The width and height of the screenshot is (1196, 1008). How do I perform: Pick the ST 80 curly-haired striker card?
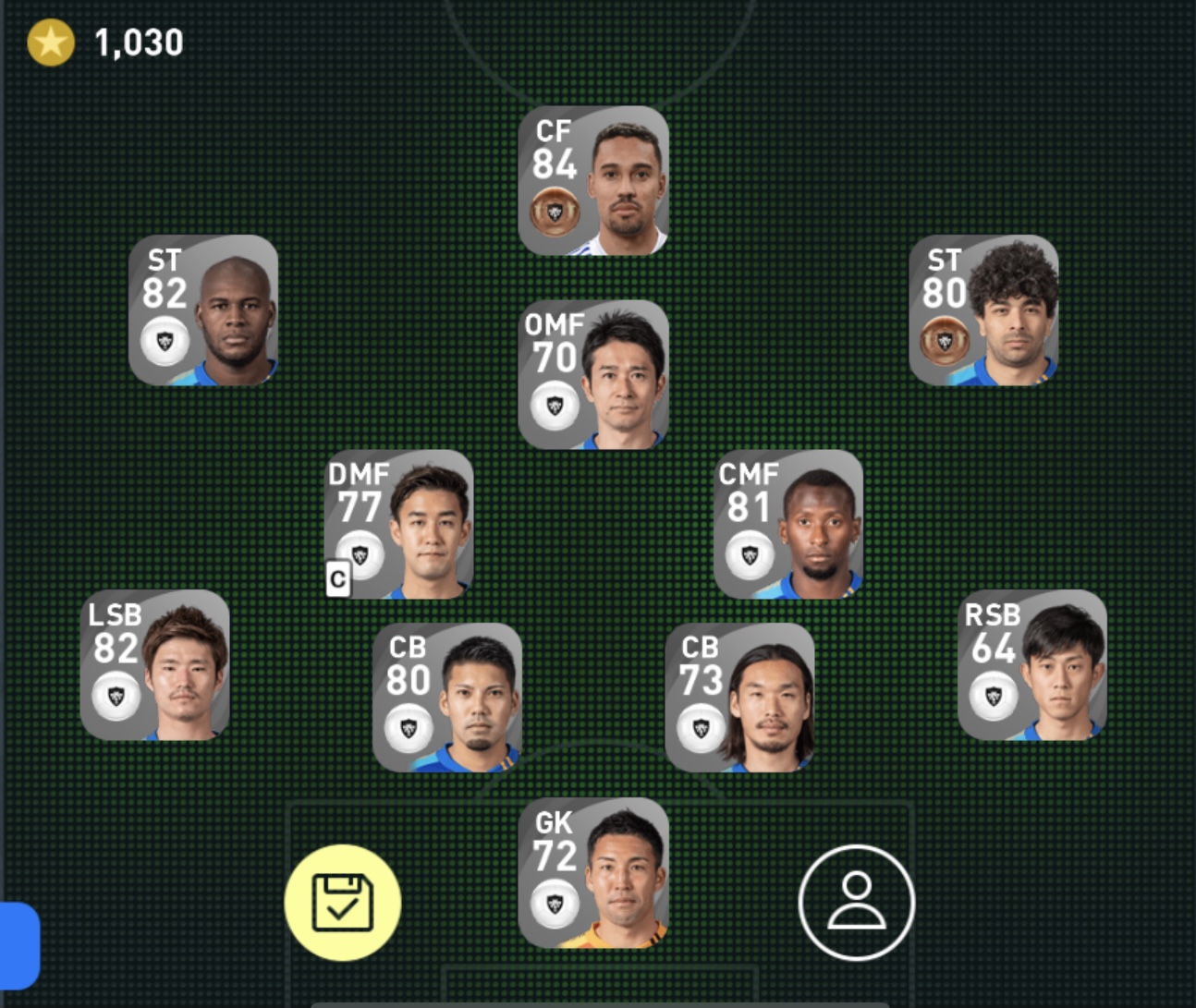click(x=983, y=310)
